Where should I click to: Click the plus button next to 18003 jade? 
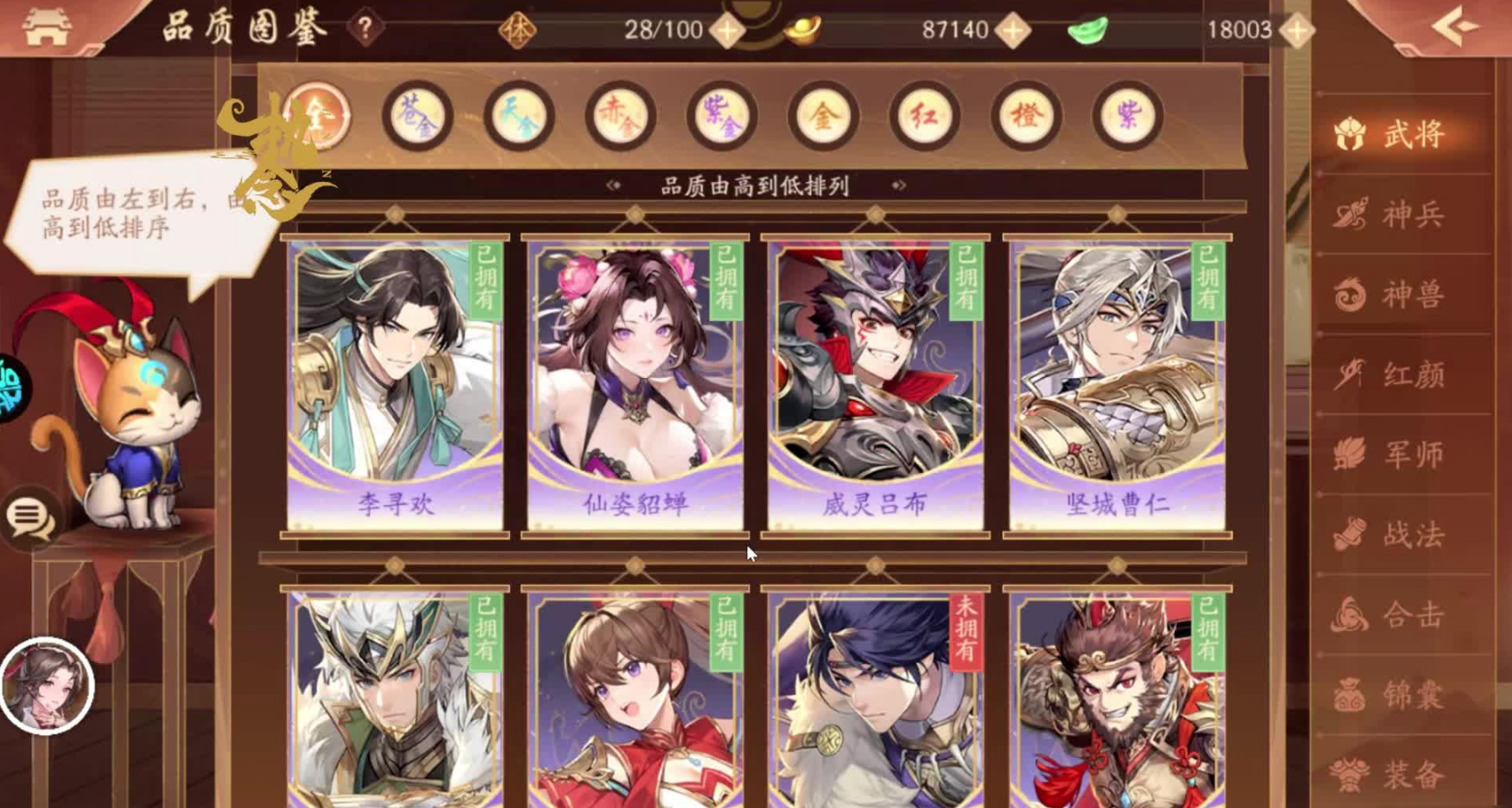point(1297,27)
